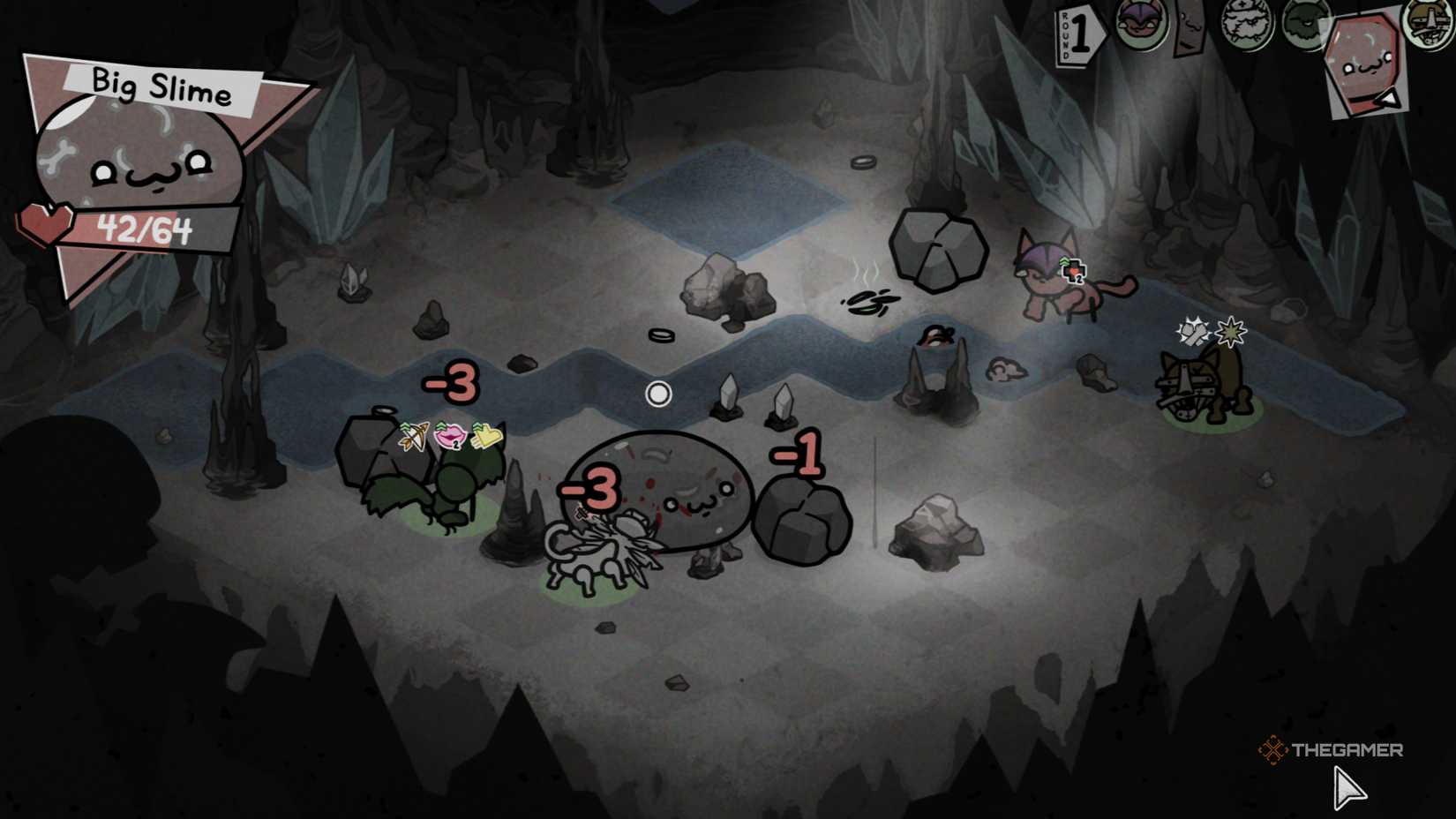Select the nurse sheep portrait in the turn order
1456x819 pixels.
(x=1246, y=25)
